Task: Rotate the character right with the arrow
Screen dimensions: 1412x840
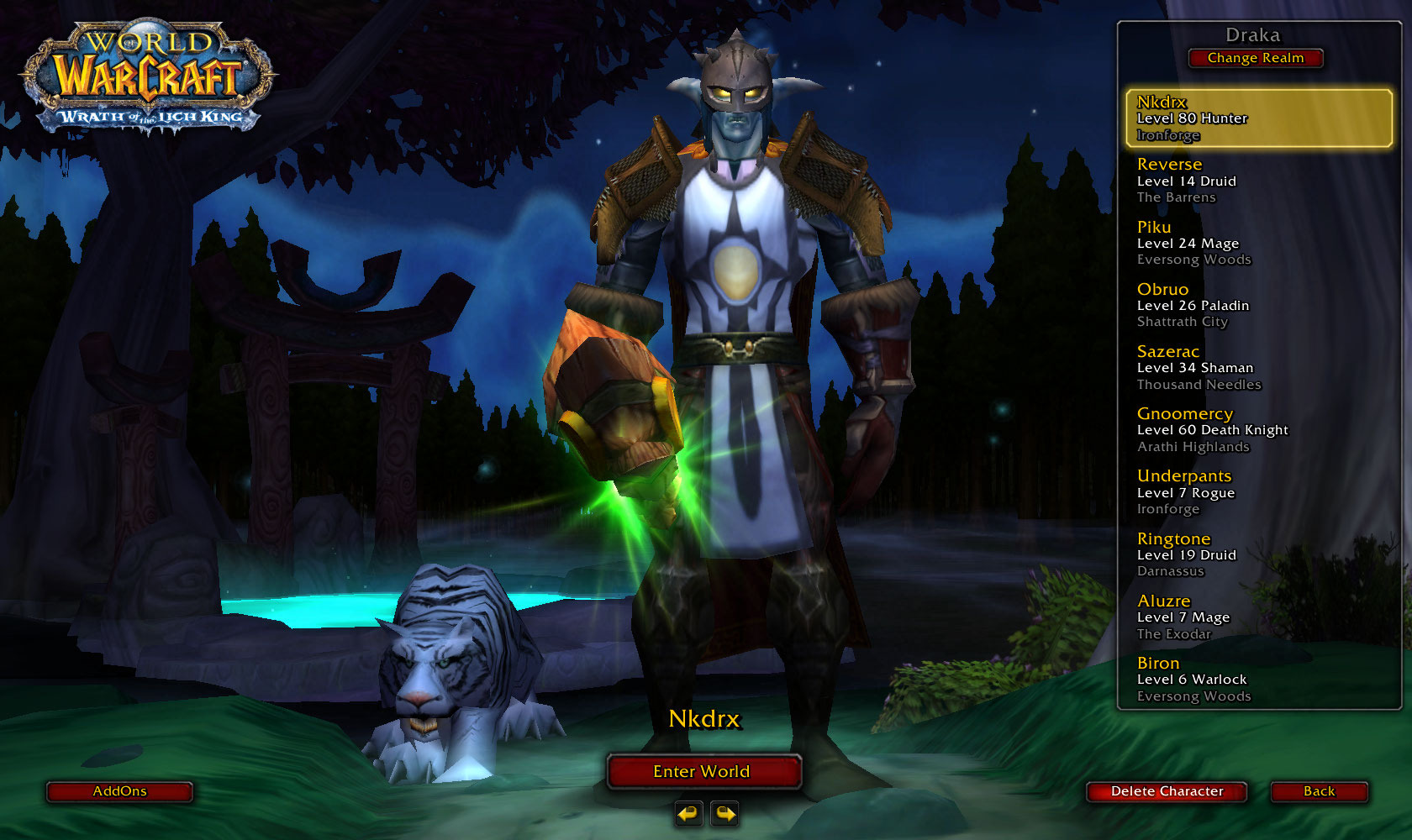Action: click(x=724, y=813)
